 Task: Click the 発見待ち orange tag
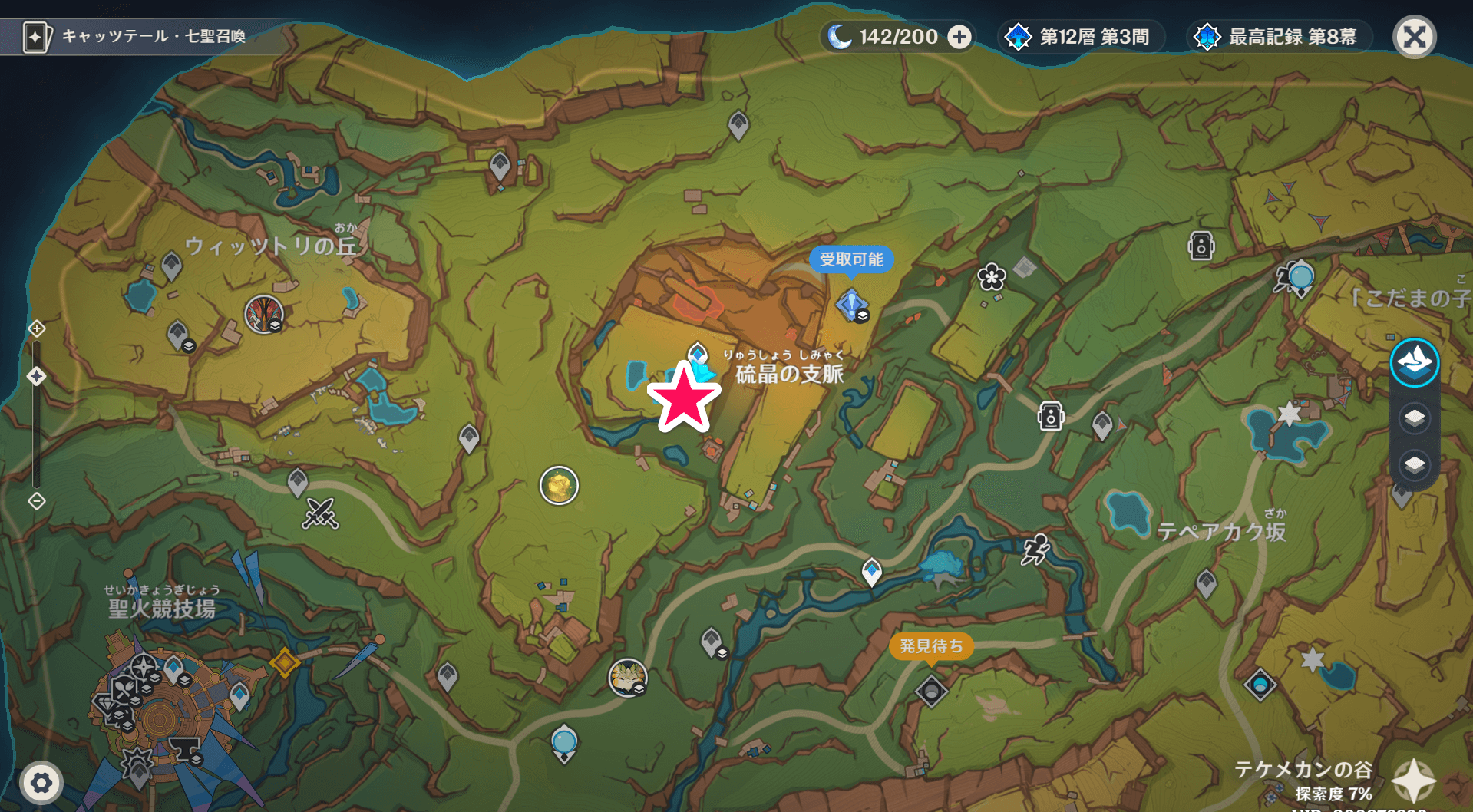point(931,645)
